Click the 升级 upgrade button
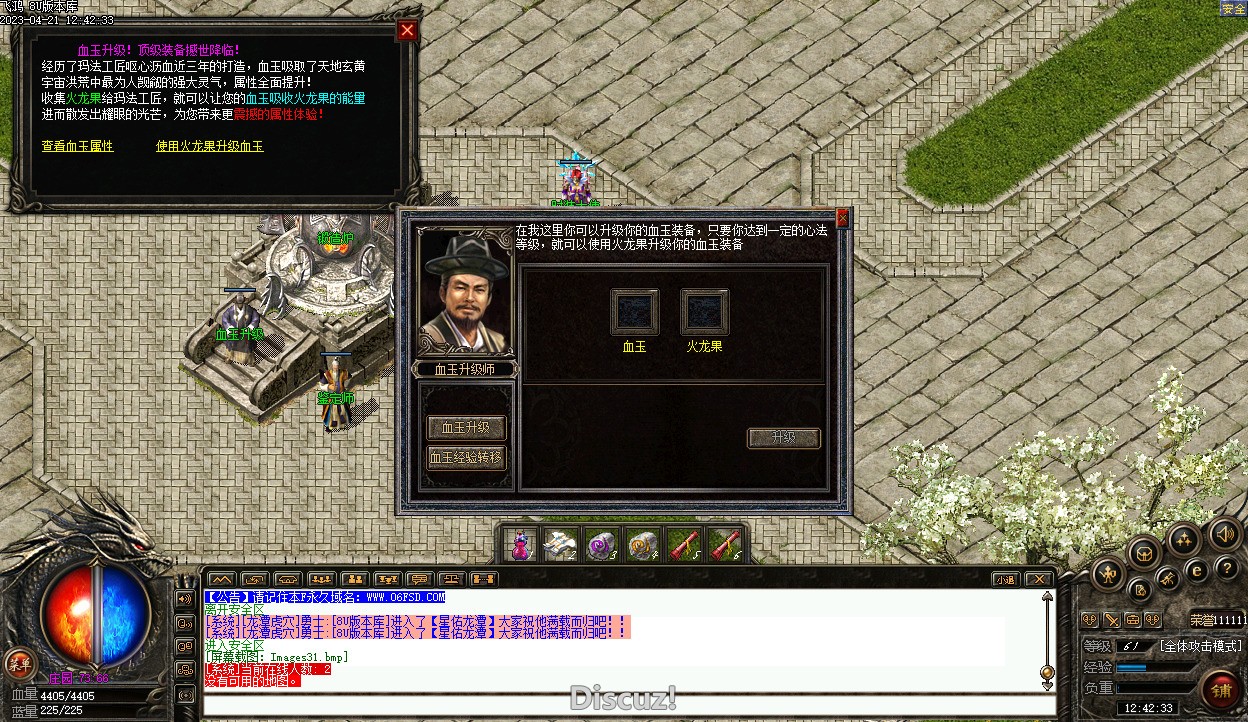 point(783,438)
